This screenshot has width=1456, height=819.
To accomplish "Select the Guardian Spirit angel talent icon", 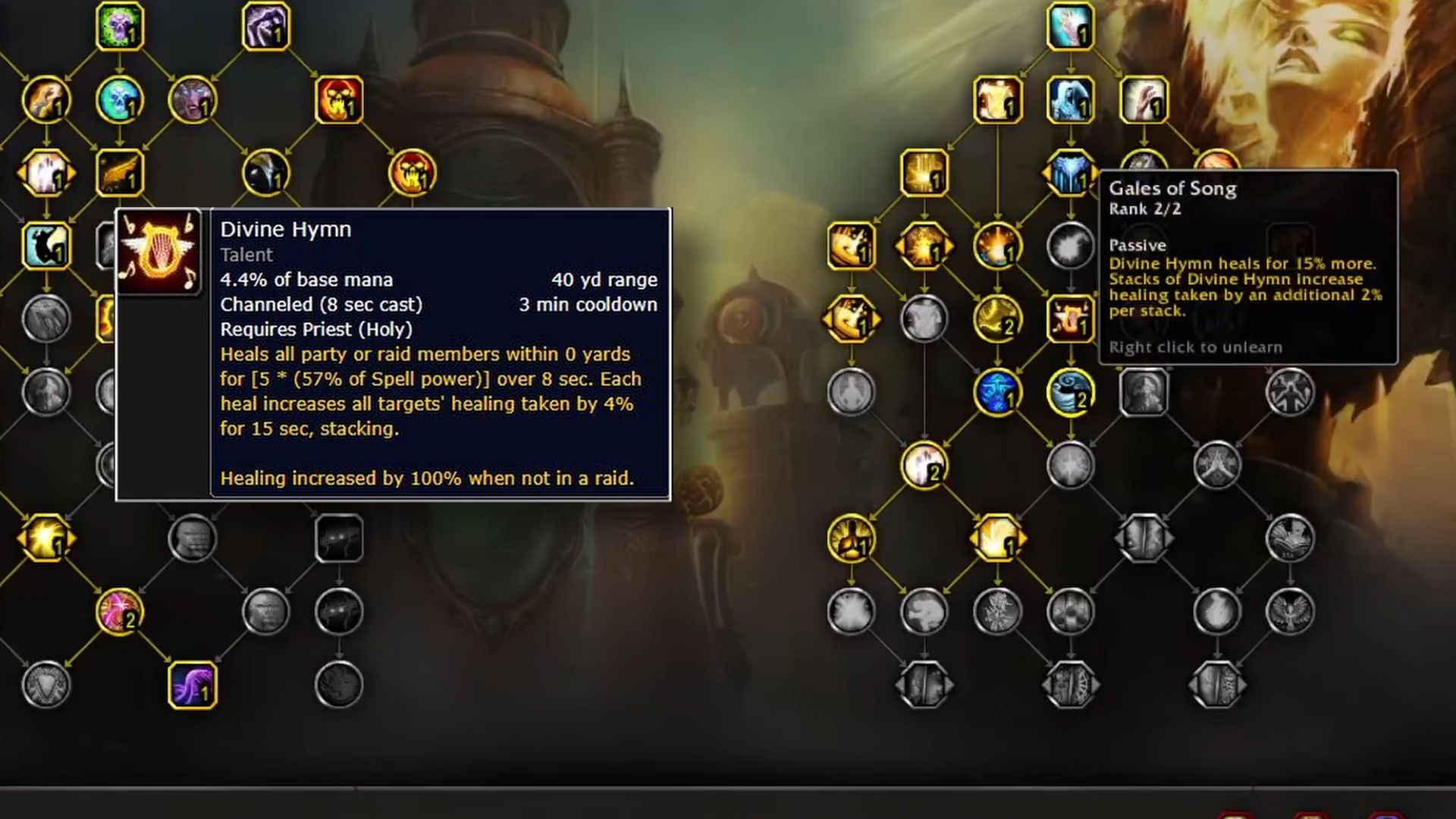I will tap(1071, 99).
